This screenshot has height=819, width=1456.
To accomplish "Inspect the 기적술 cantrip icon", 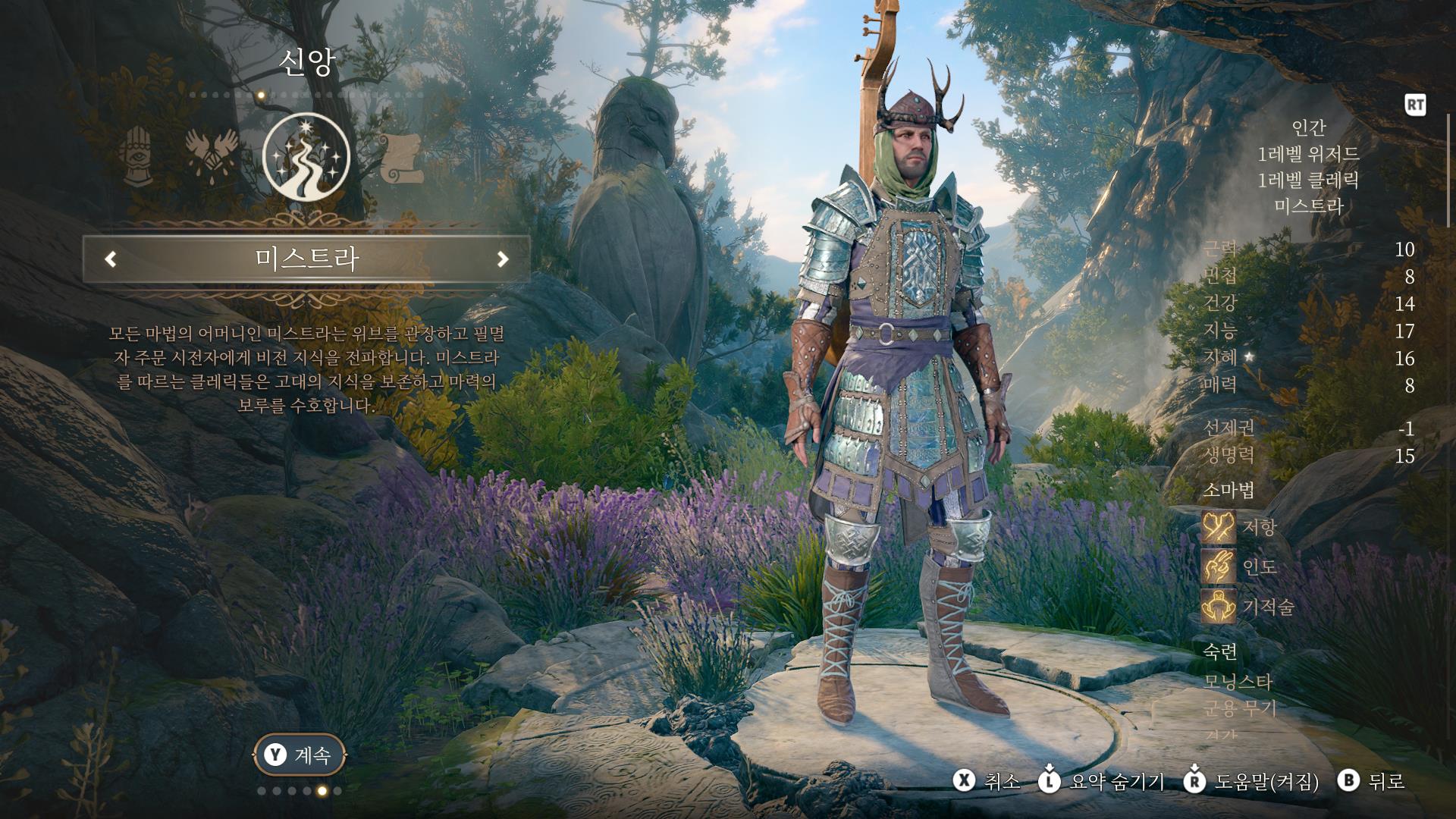I will click(1219, 607).
